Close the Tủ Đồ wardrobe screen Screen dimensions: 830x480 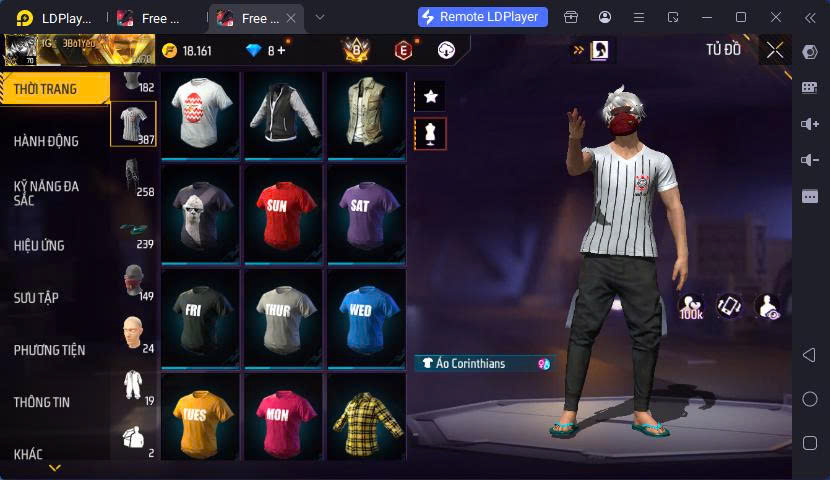pos(775,50)
